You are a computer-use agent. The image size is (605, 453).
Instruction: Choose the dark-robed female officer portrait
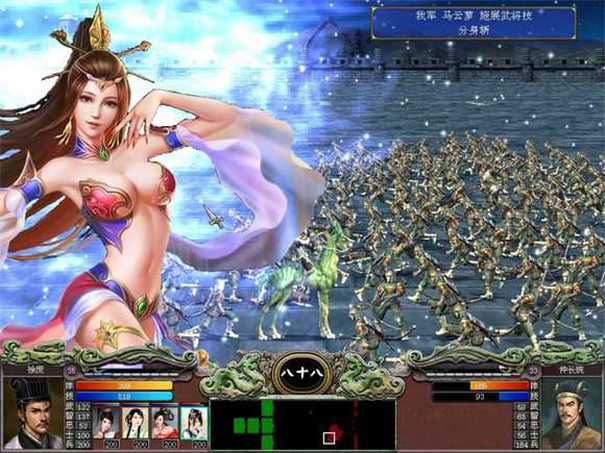pyautogui.click(x=106, y=421)
